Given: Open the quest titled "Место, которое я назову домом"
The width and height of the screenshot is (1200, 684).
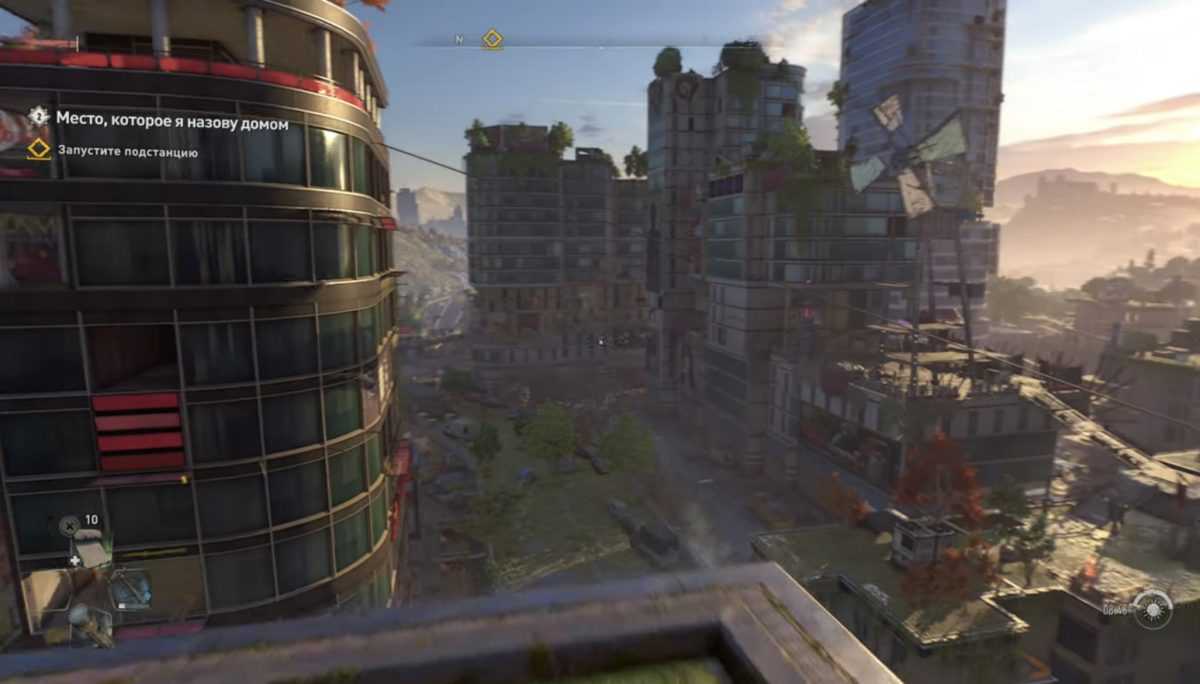Looking at the screenshot, I should [x=172, y=120].
